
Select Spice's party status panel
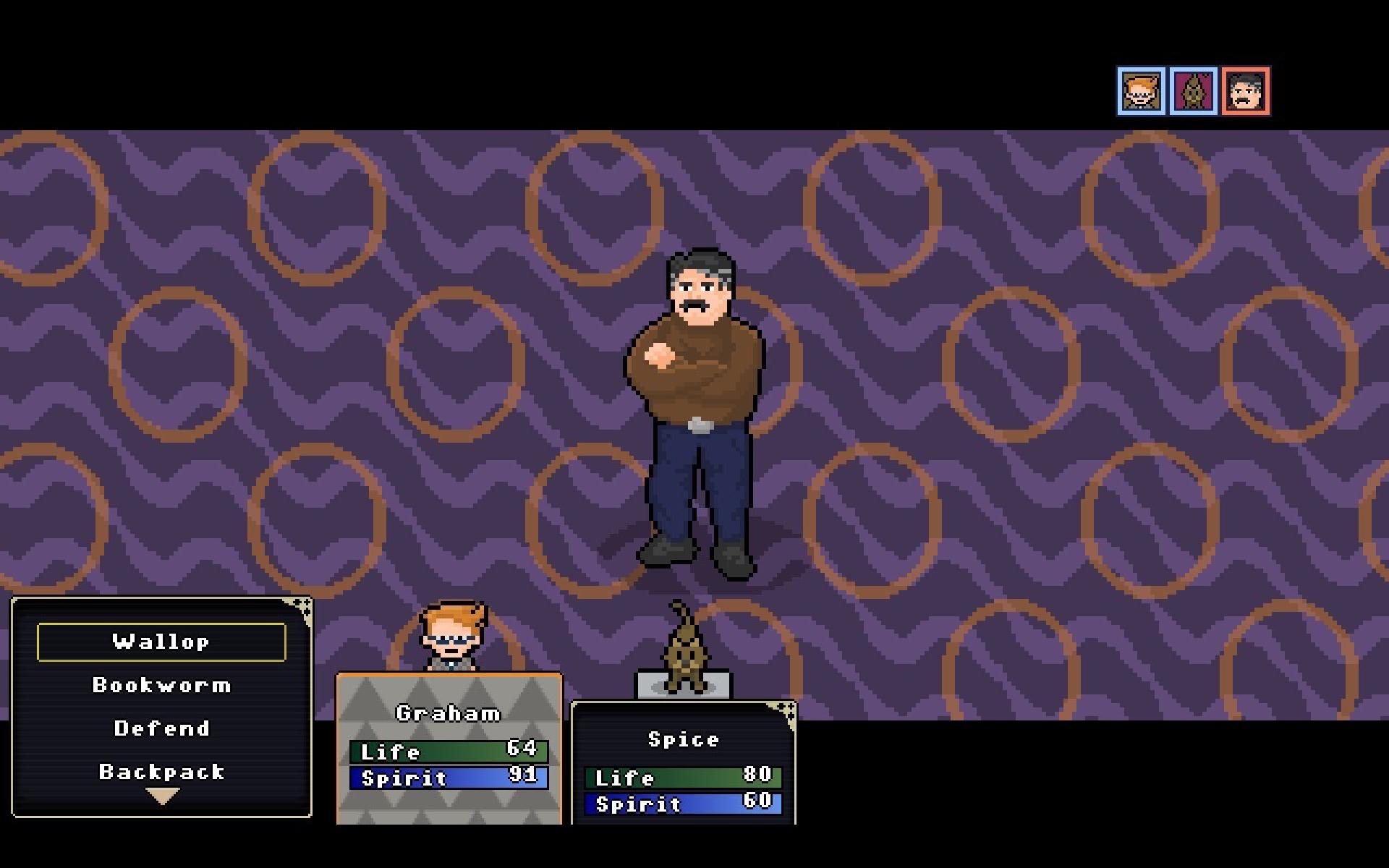pyautogui.click(x=683, y=763)
